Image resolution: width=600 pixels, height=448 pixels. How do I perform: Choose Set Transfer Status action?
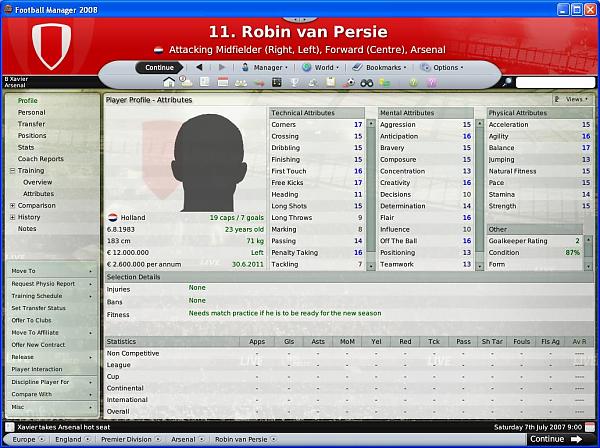click(x=40, y=308)
